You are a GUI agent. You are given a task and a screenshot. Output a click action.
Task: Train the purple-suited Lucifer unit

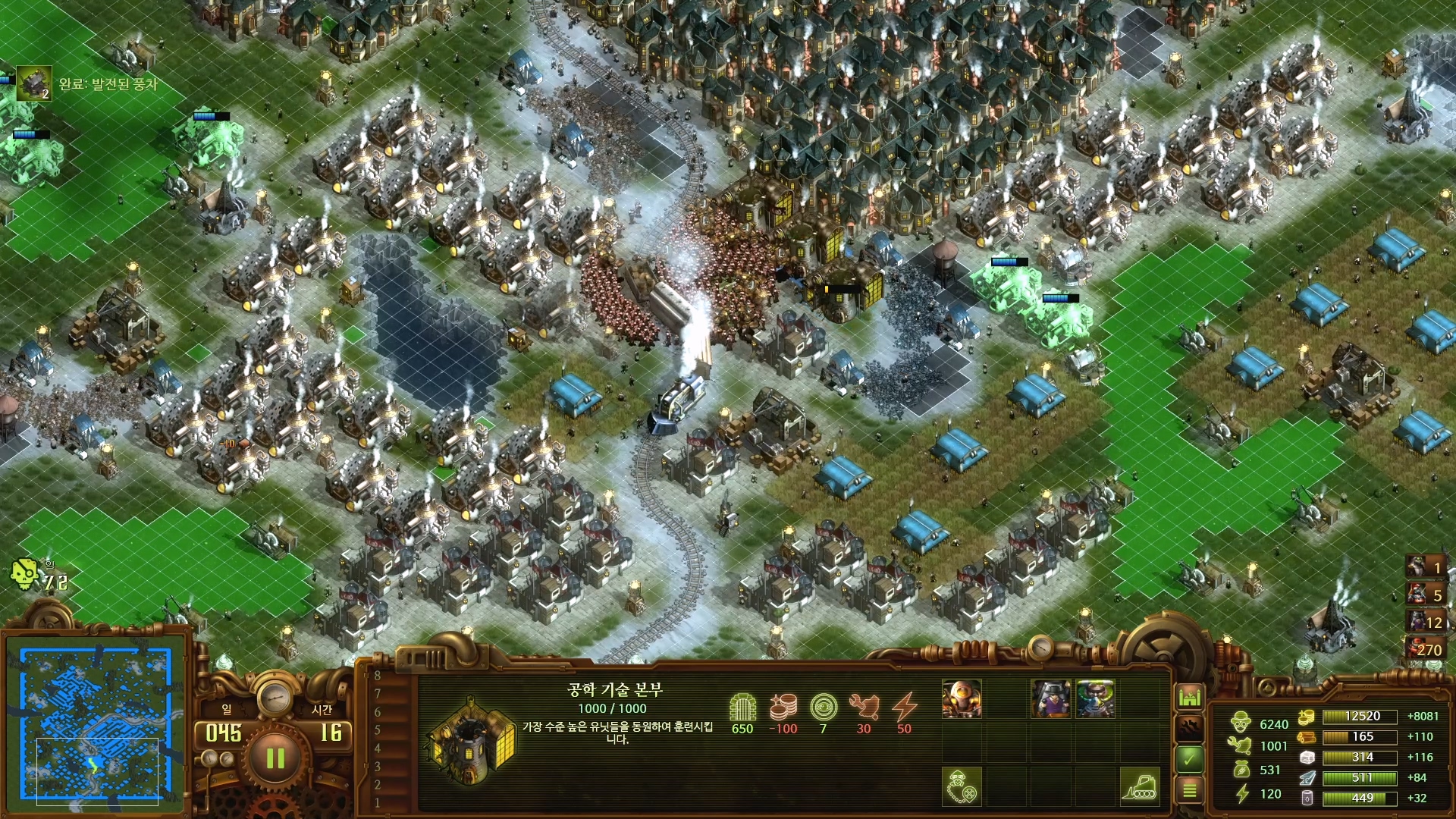[x=1050, y=698]
